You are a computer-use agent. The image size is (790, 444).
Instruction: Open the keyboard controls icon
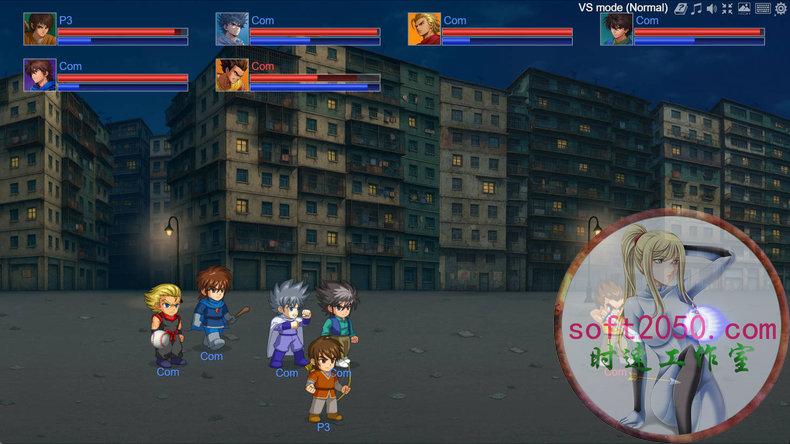pyautogui.click(x=763, y=8)
